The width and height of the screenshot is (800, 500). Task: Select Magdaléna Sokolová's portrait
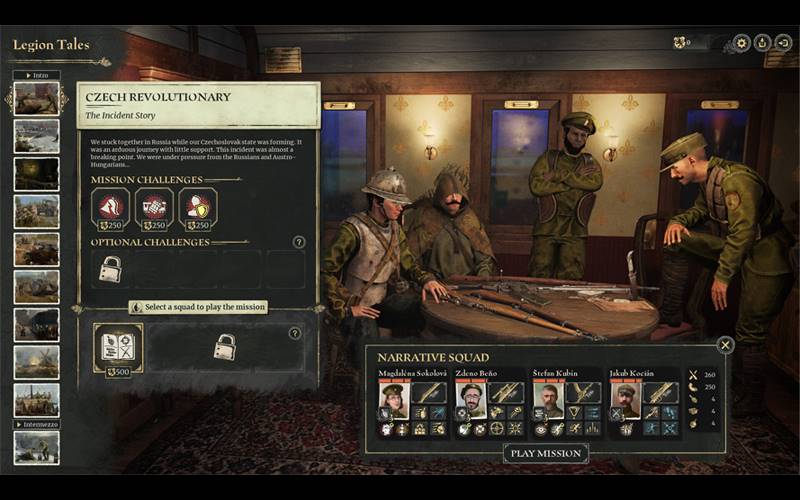pos(393,400)
